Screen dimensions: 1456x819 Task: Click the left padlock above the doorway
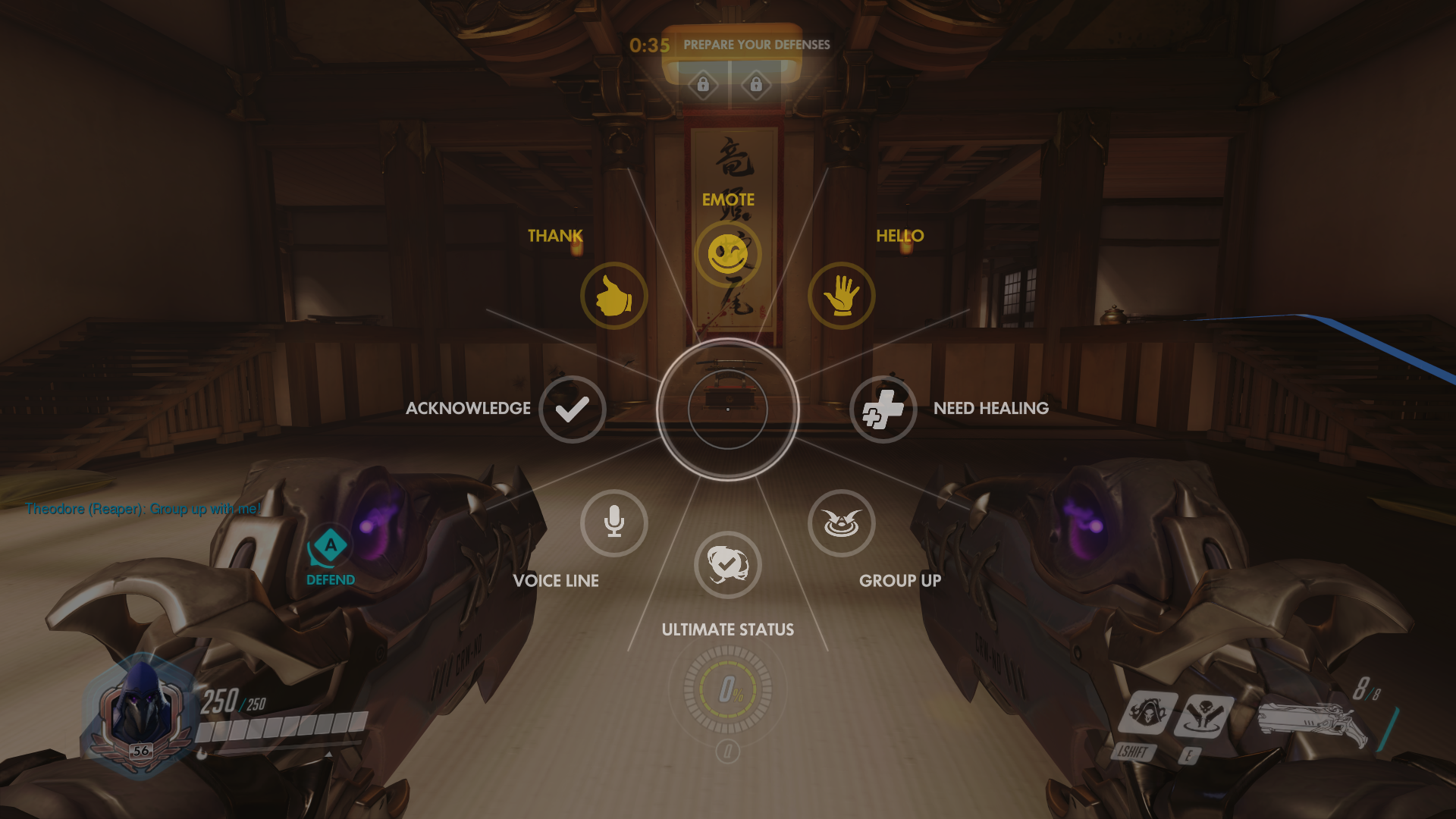[x=701, y=85]
